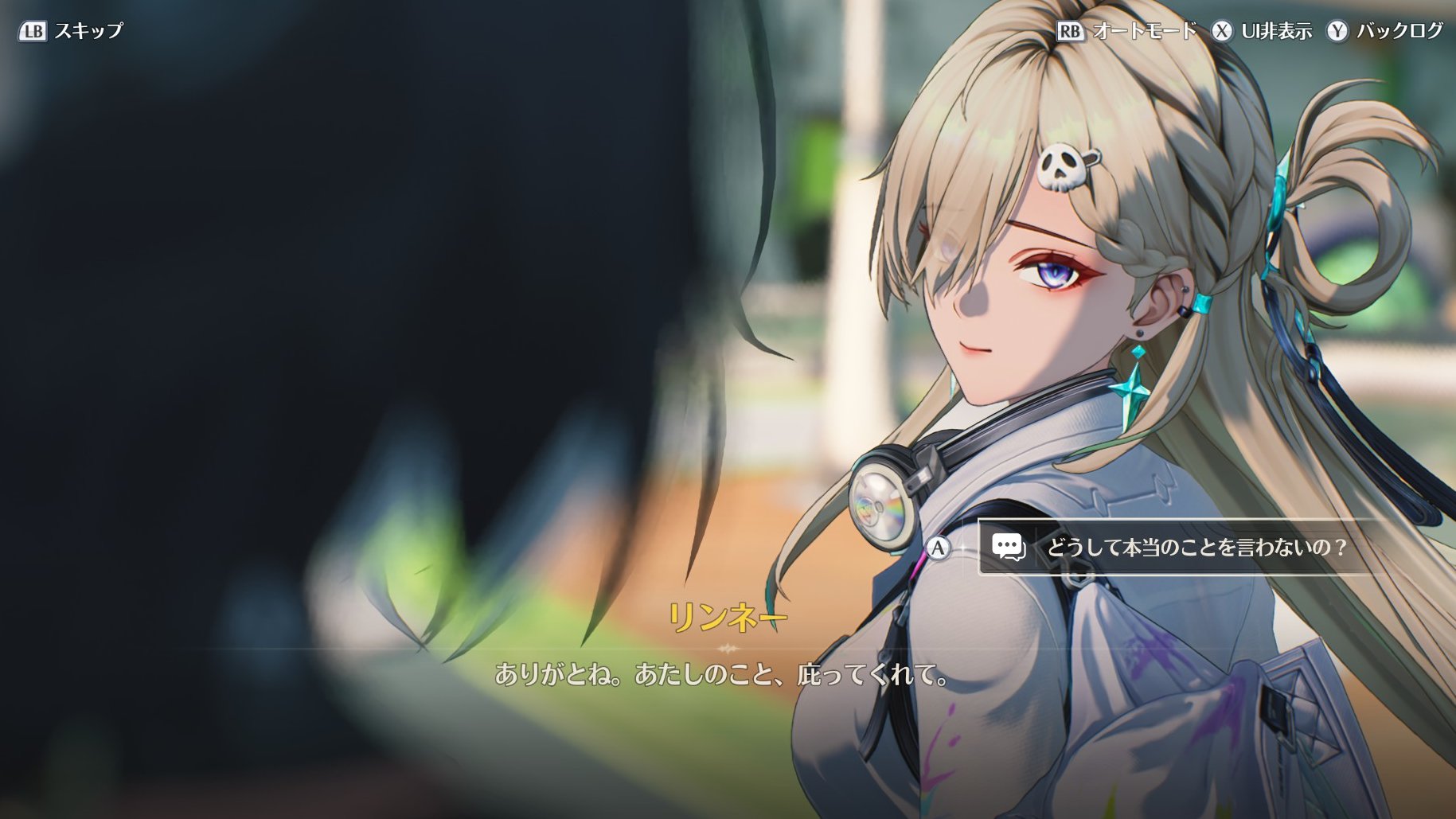1456x819 pixels.
Task: Skip the cutscene via スキップ
Action: tap(72, 31)
